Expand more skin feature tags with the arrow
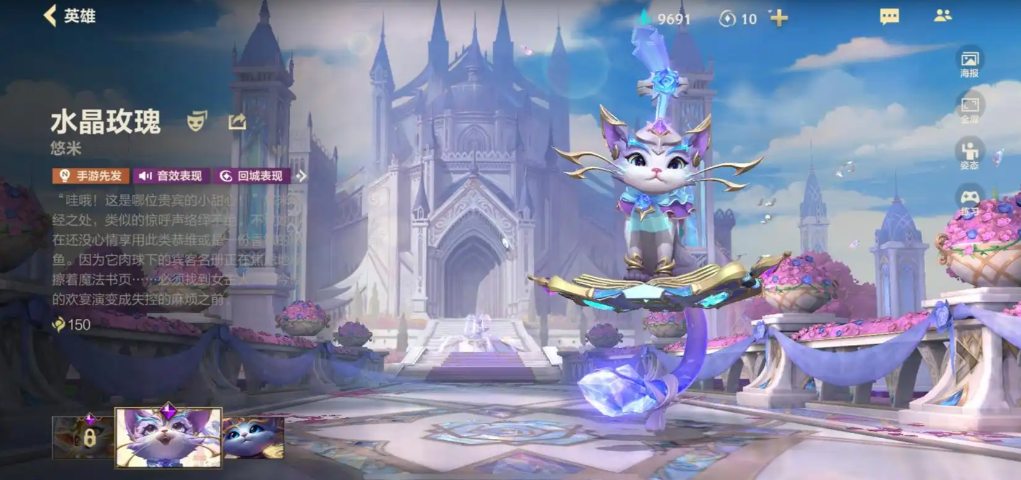This screenshot has width=1021, height=480. point(302,176)
